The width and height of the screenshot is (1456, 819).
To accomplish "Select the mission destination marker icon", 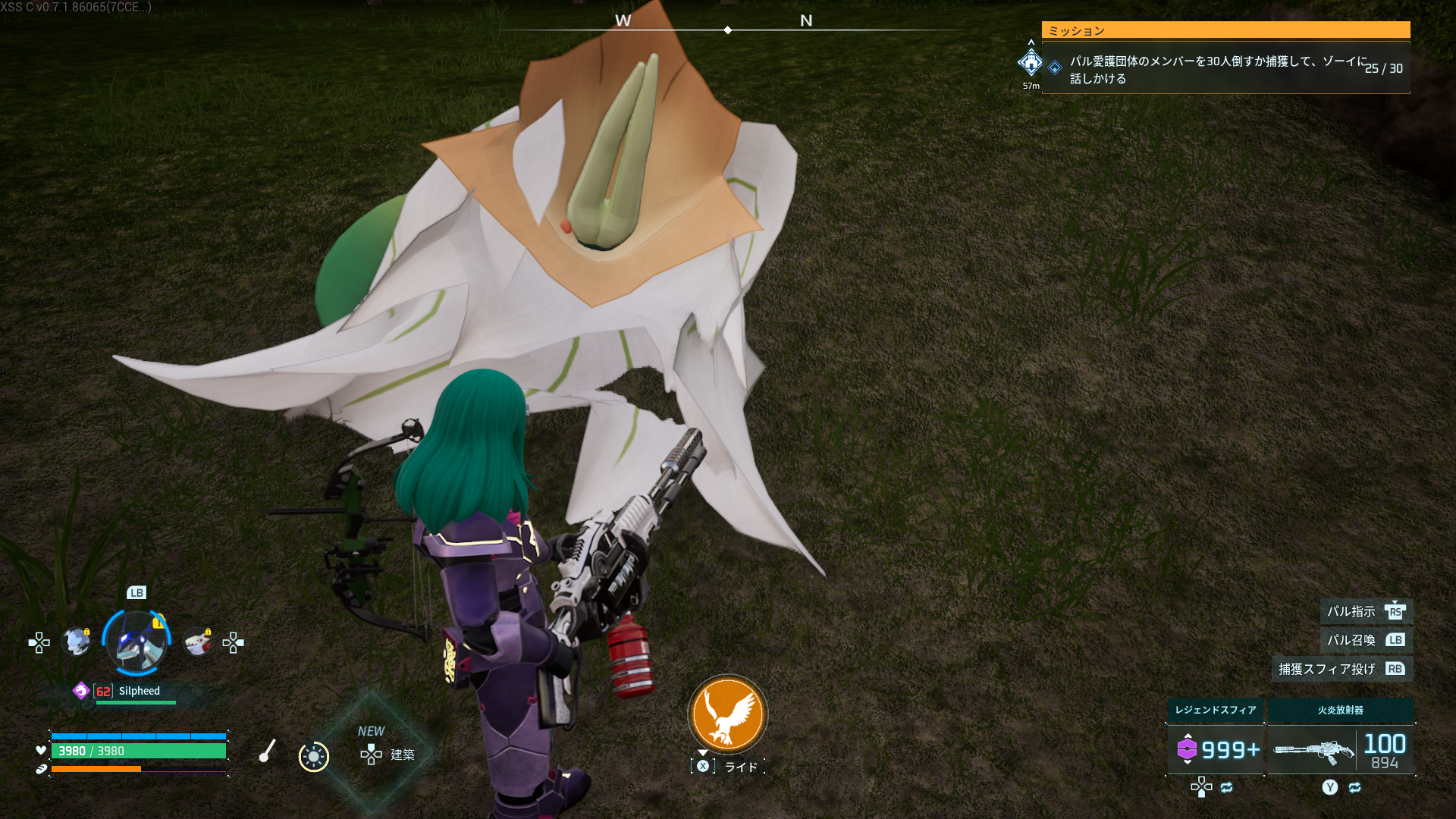I will (1031, 62).
